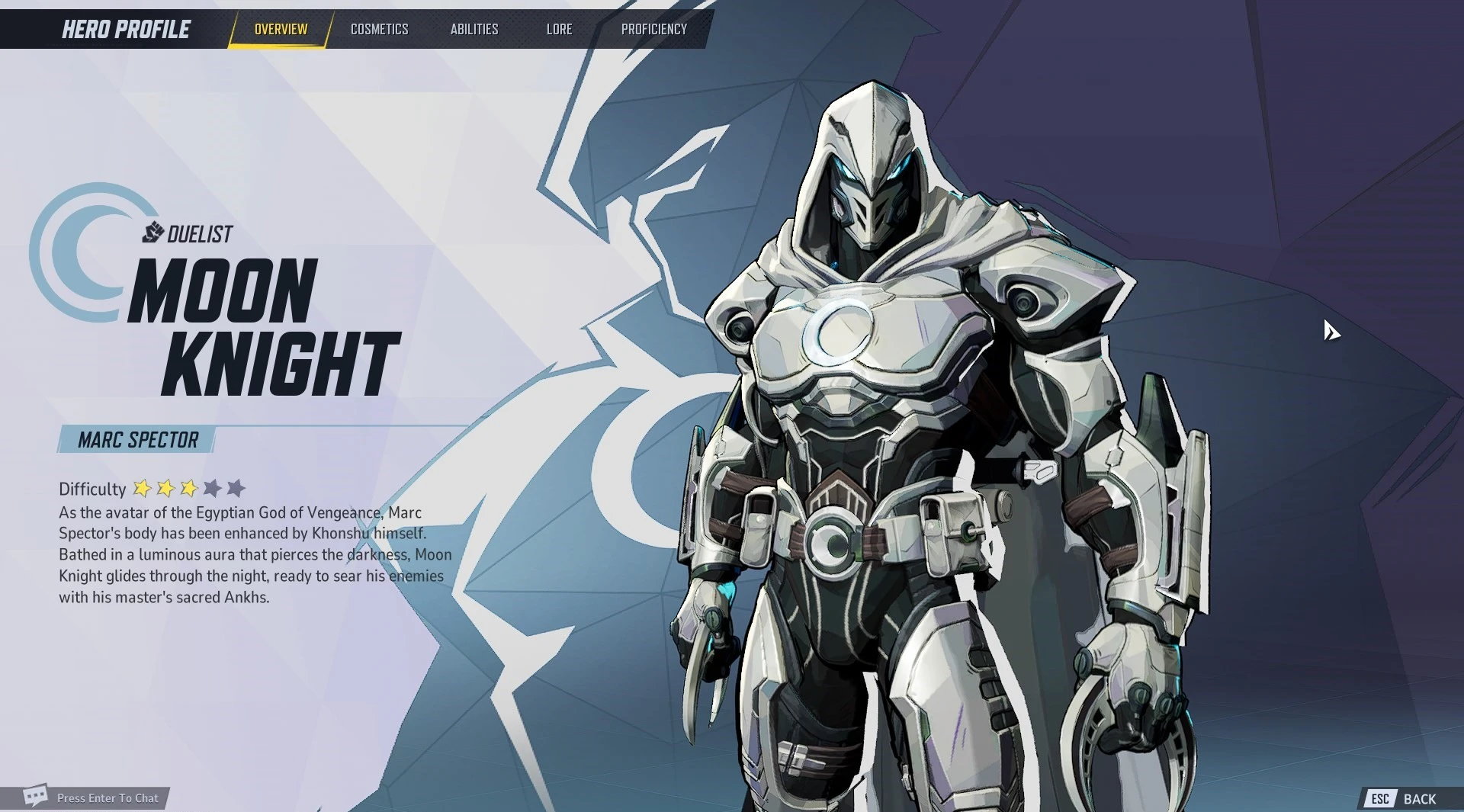Image resolution: width=1464 pixels, height=812 pixels.
Task: Switch to the Cosmetics tab
Action: (379, 29)
